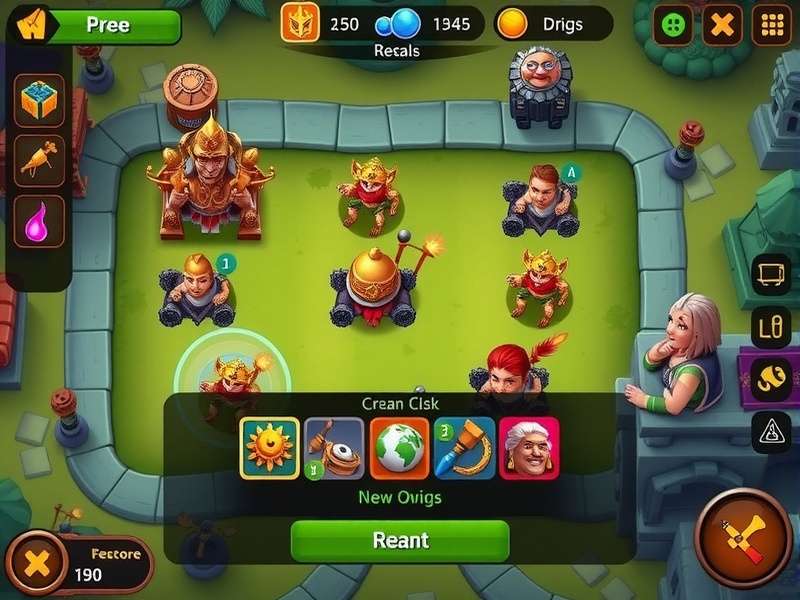Screen dimensions: 800x600
Task: Select the sun card
Action: click(x=270, y=448)
